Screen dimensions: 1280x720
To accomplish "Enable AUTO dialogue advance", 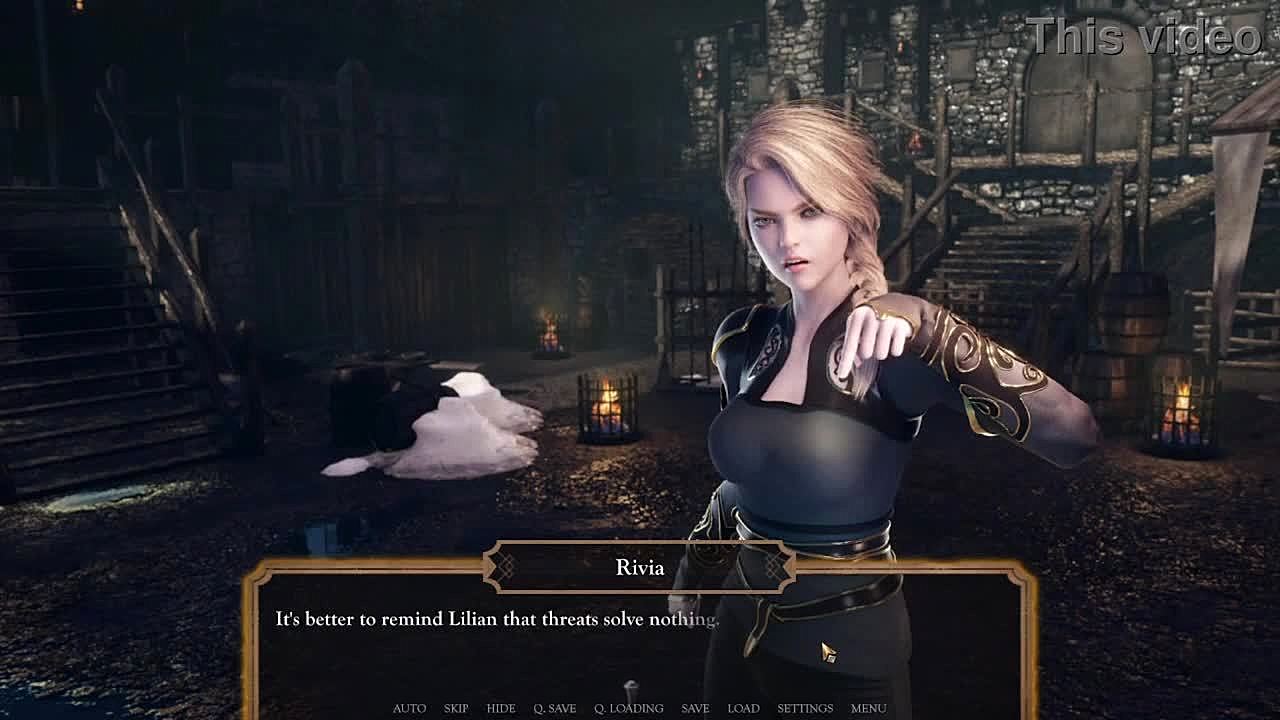I will (x=409, y=708).
